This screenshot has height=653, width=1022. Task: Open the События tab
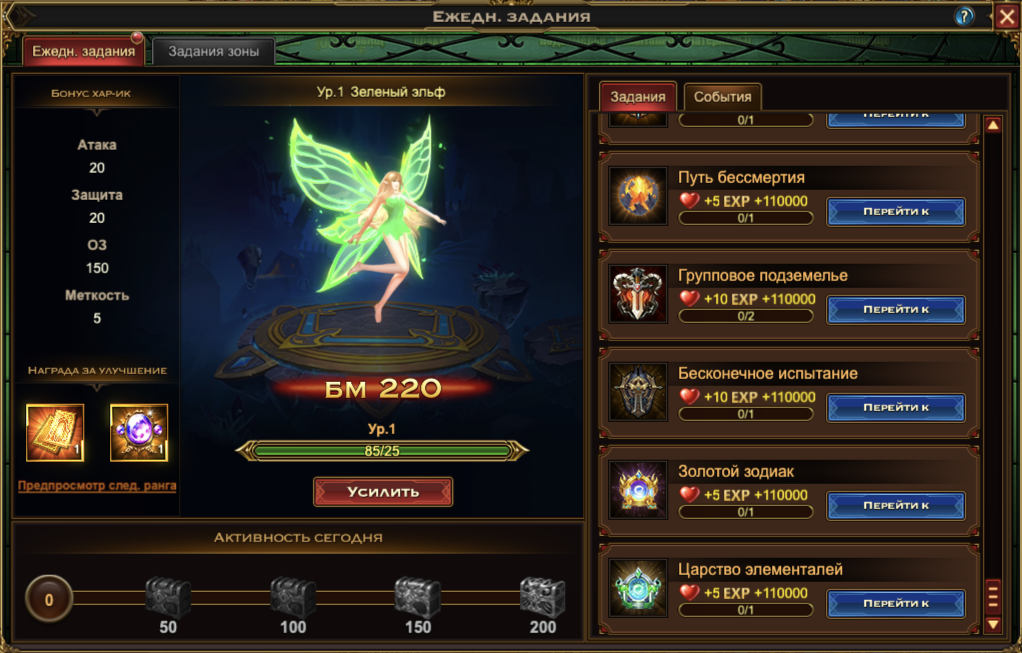(x=722, y=97)
